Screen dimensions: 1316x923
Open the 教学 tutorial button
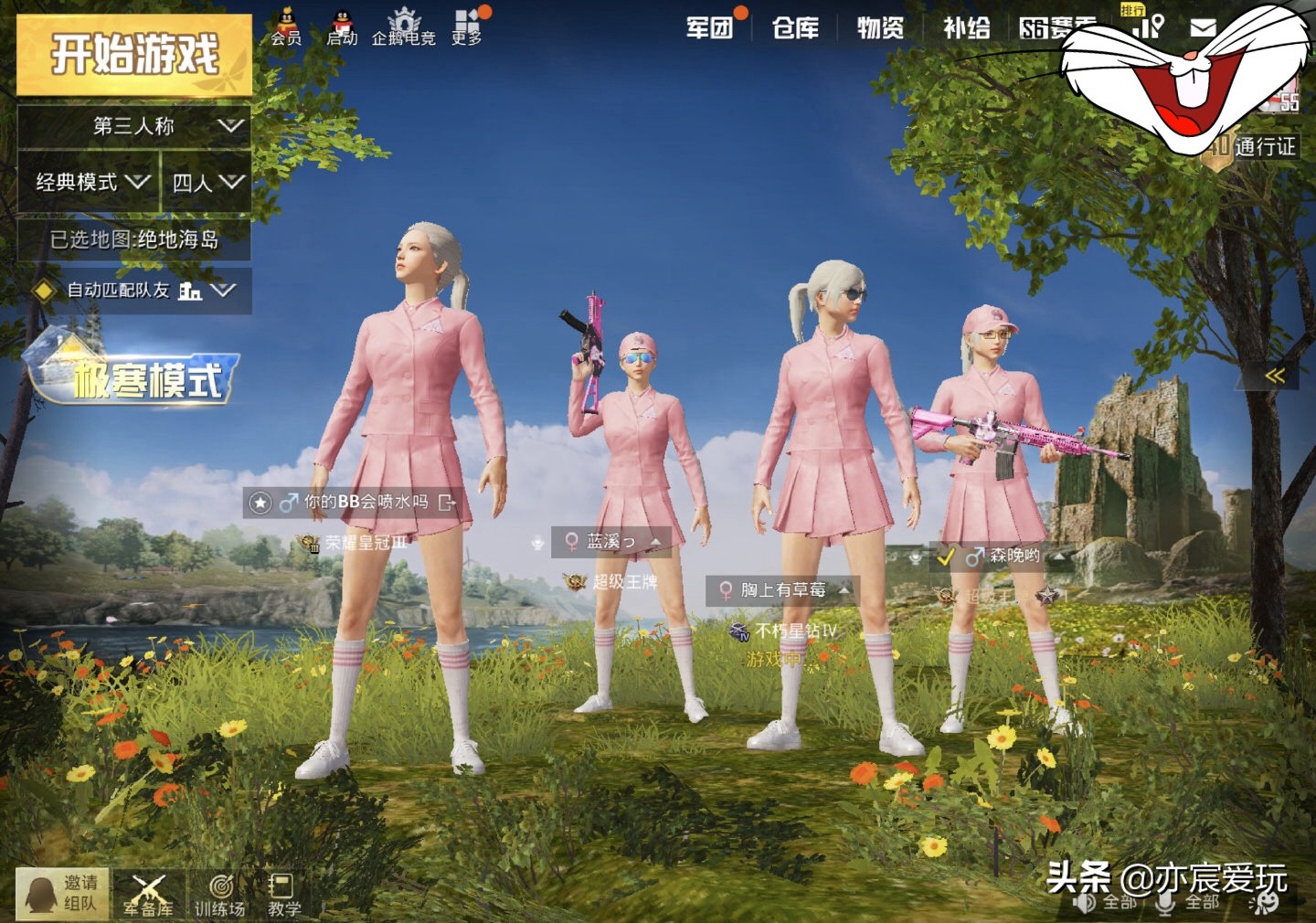coord(283,895)
